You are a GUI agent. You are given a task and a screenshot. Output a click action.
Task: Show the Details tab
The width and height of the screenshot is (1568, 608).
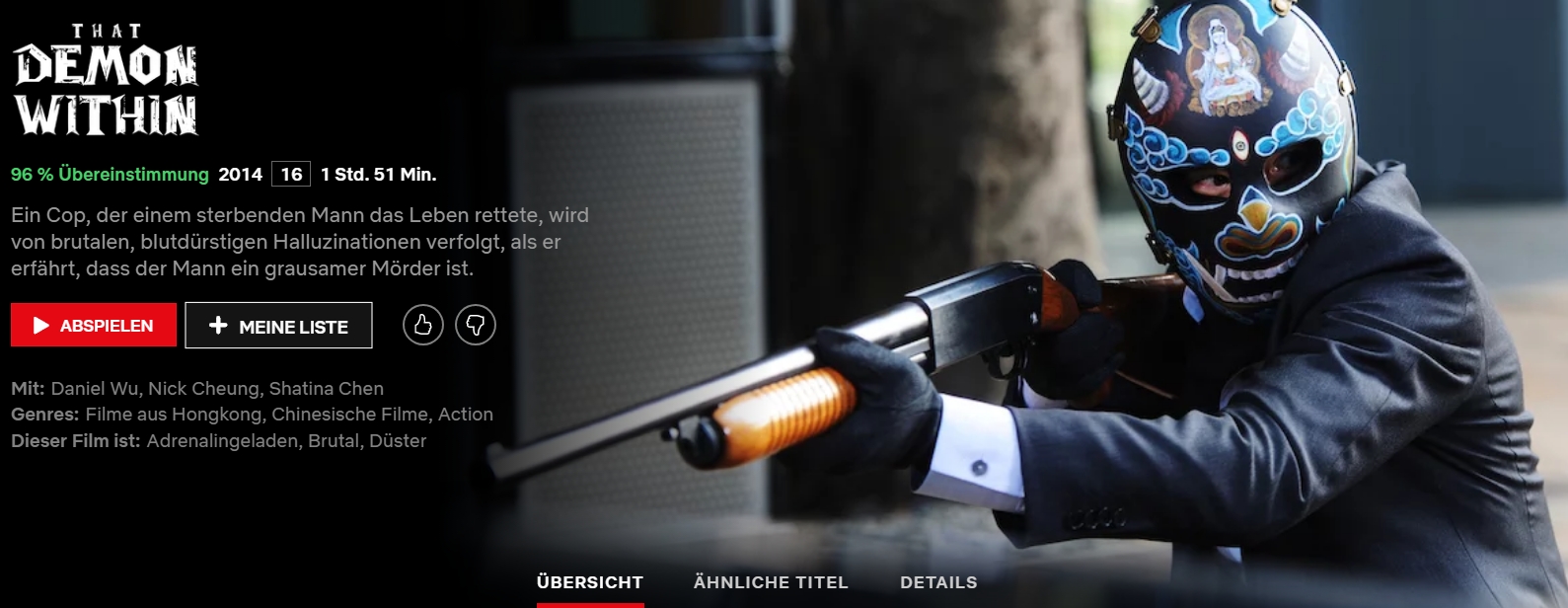click(938, 582)
